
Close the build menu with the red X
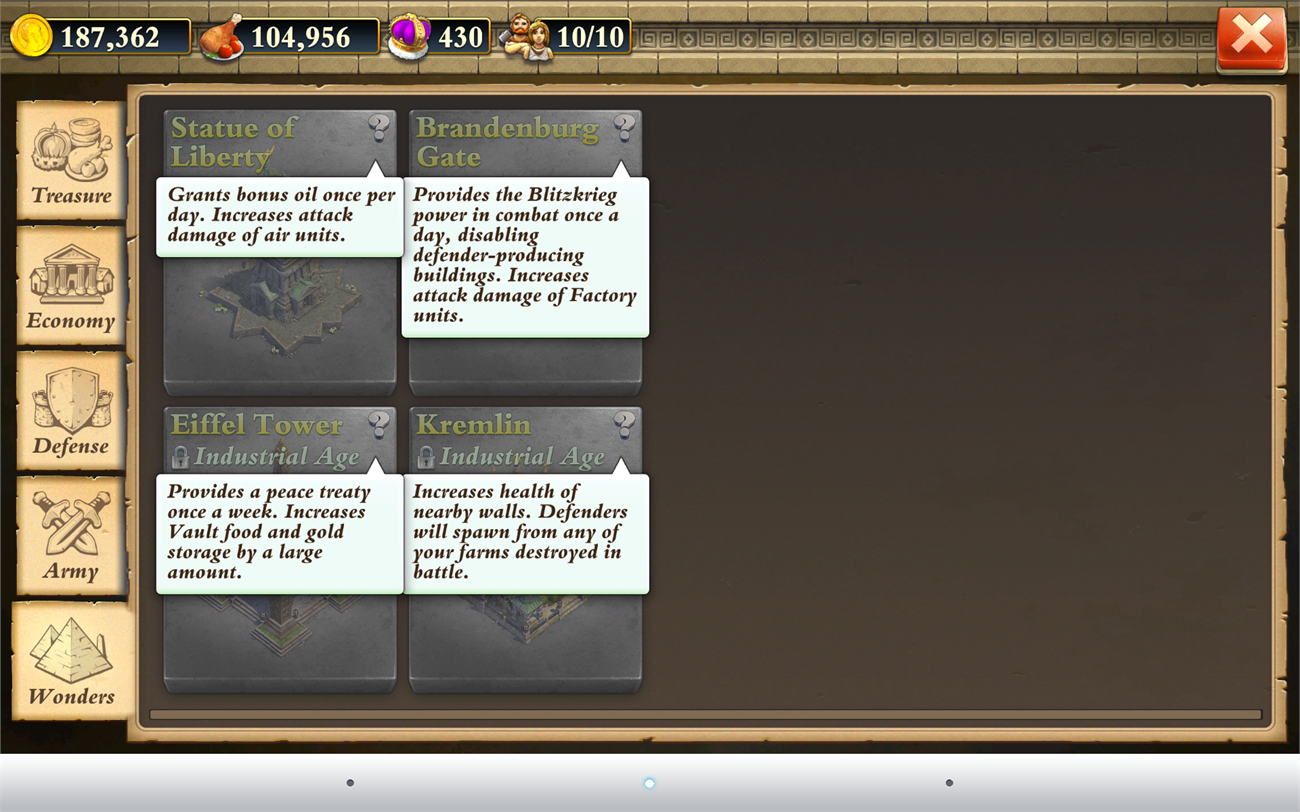click(1251, 39)
